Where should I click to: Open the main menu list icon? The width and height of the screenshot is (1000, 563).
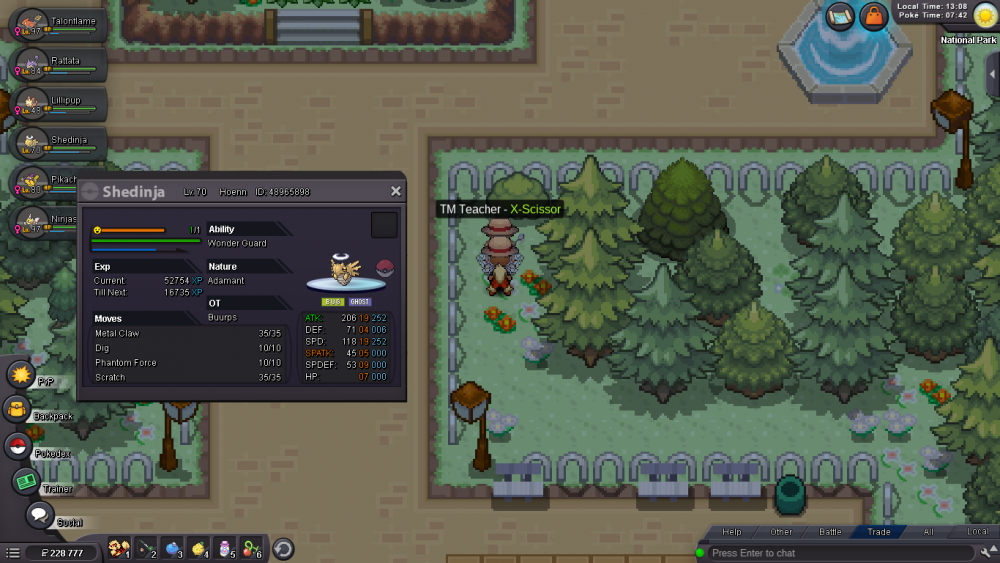pos(12,552)
